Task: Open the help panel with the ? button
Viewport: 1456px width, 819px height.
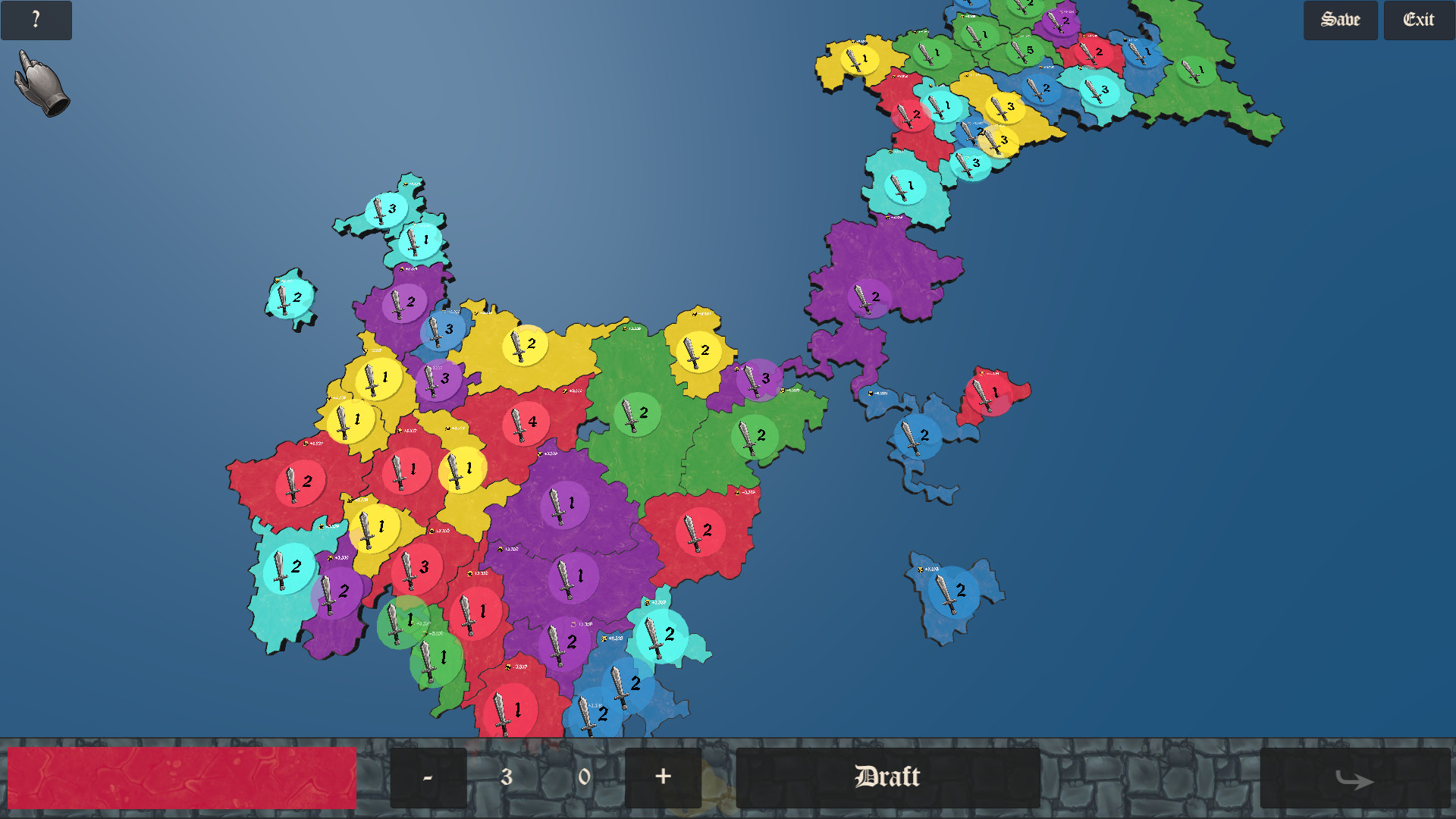Action: point(36,20)
